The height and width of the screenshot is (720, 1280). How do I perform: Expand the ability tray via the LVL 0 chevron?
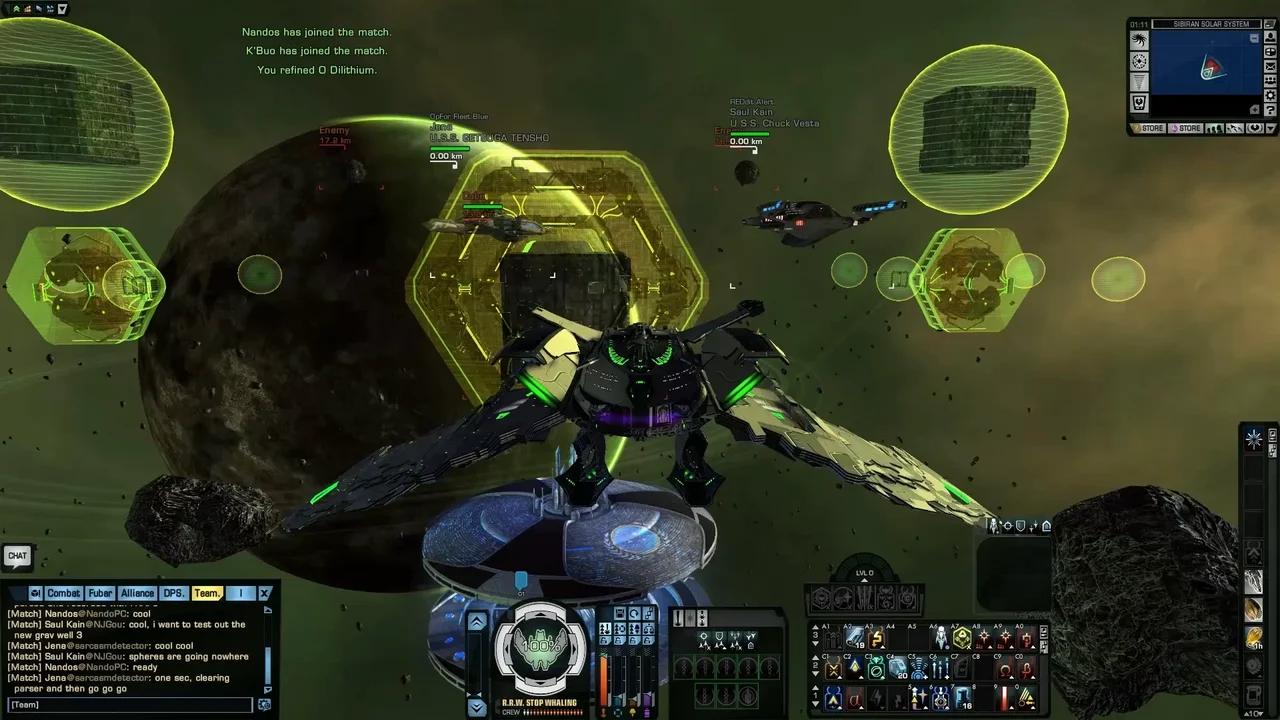point(864,580)
